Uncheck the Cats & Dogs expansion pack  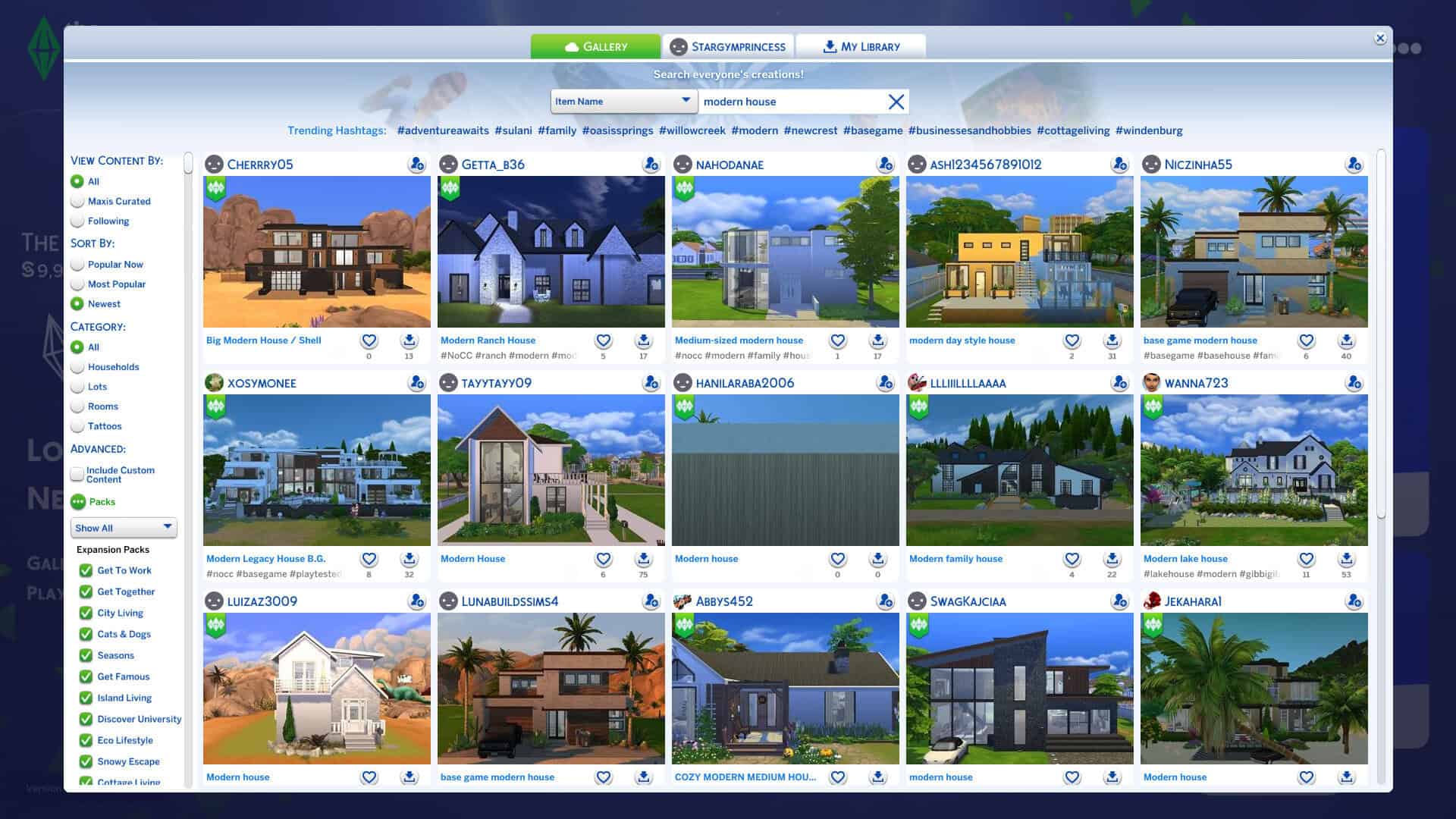(x=85, y=634)
